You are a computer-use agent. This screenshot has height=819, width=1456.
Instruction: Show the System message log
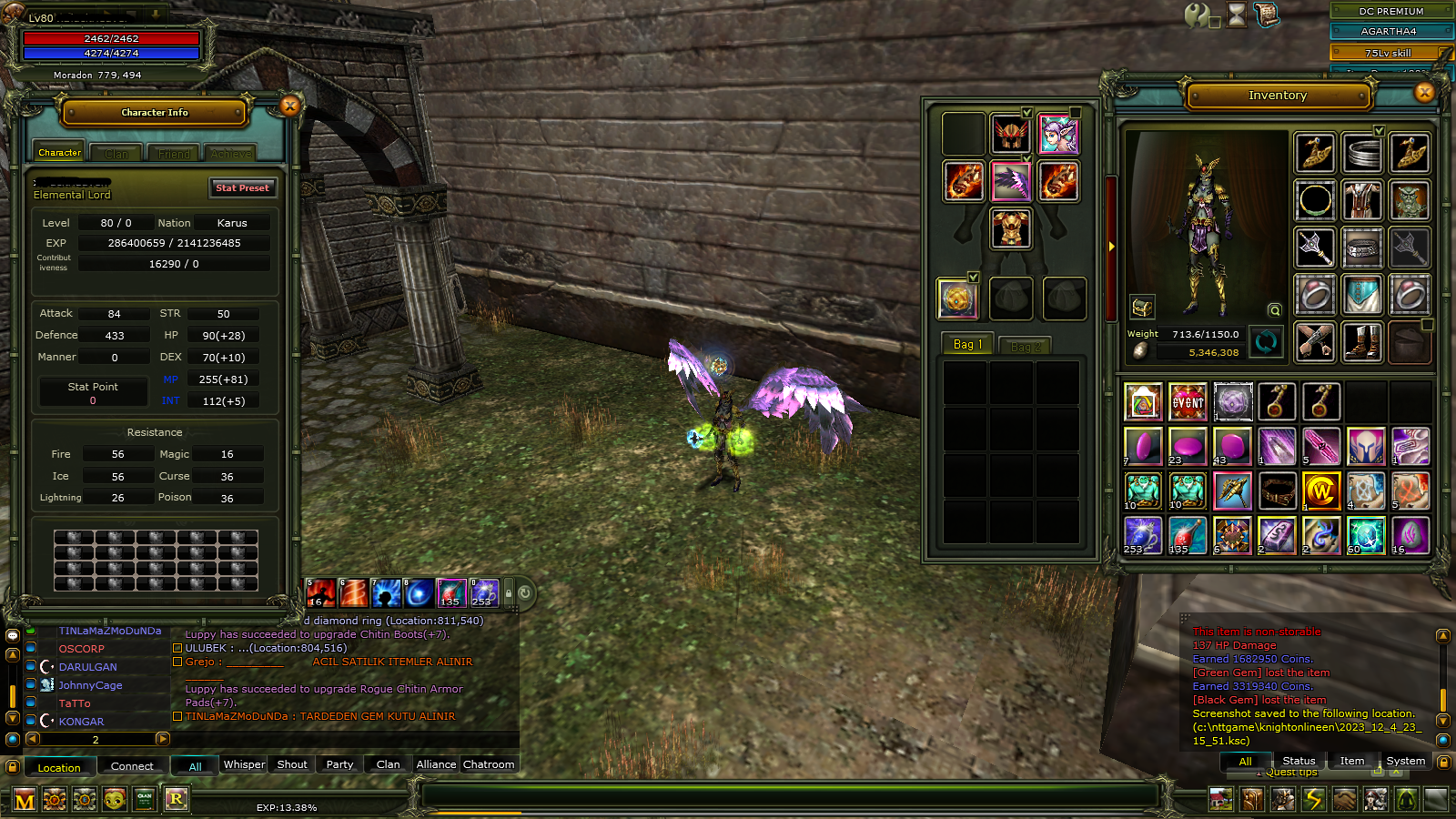tap(1405, 761)
